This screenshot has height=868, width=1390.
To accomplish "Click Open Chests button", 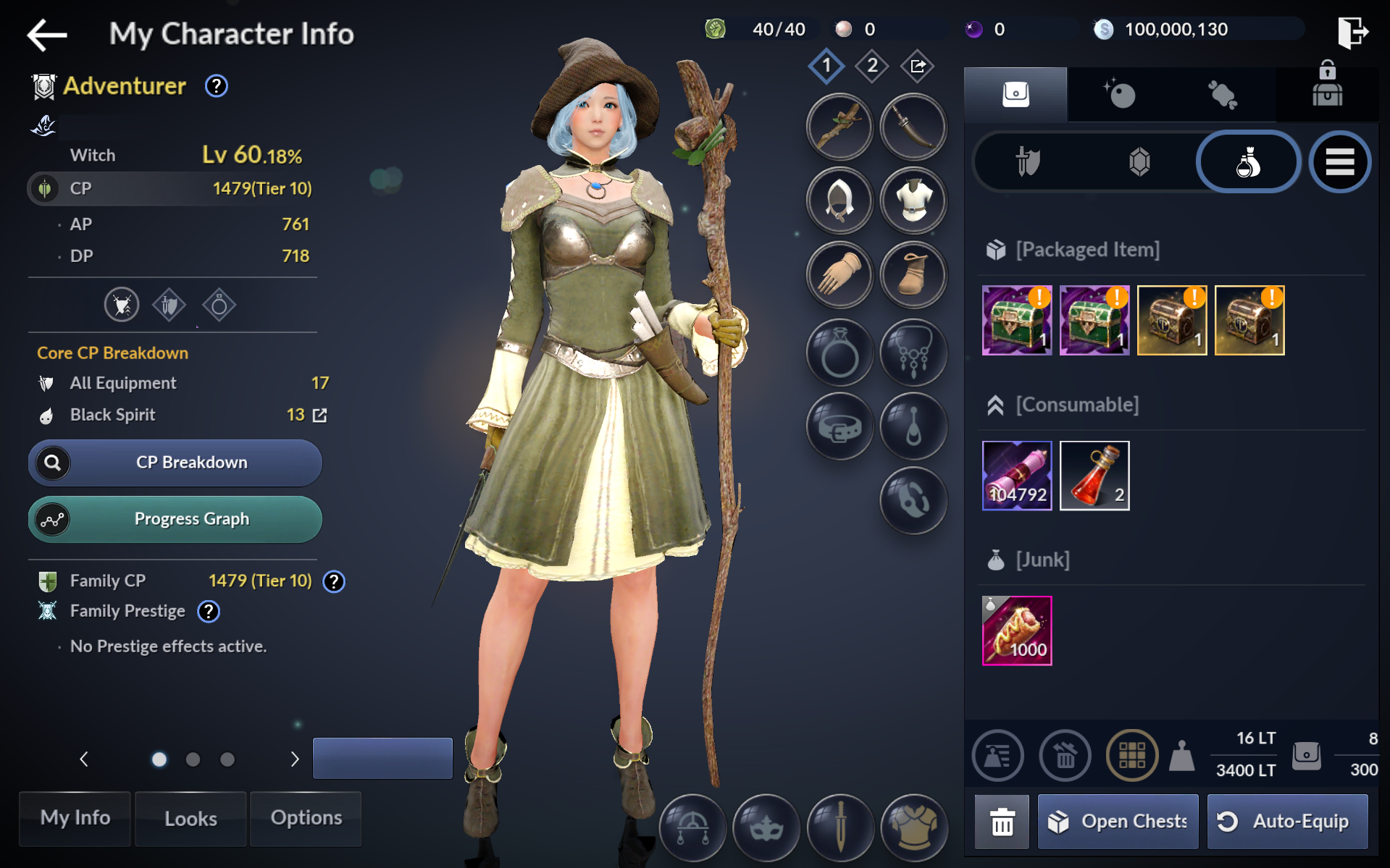I will coord(1118,822).
